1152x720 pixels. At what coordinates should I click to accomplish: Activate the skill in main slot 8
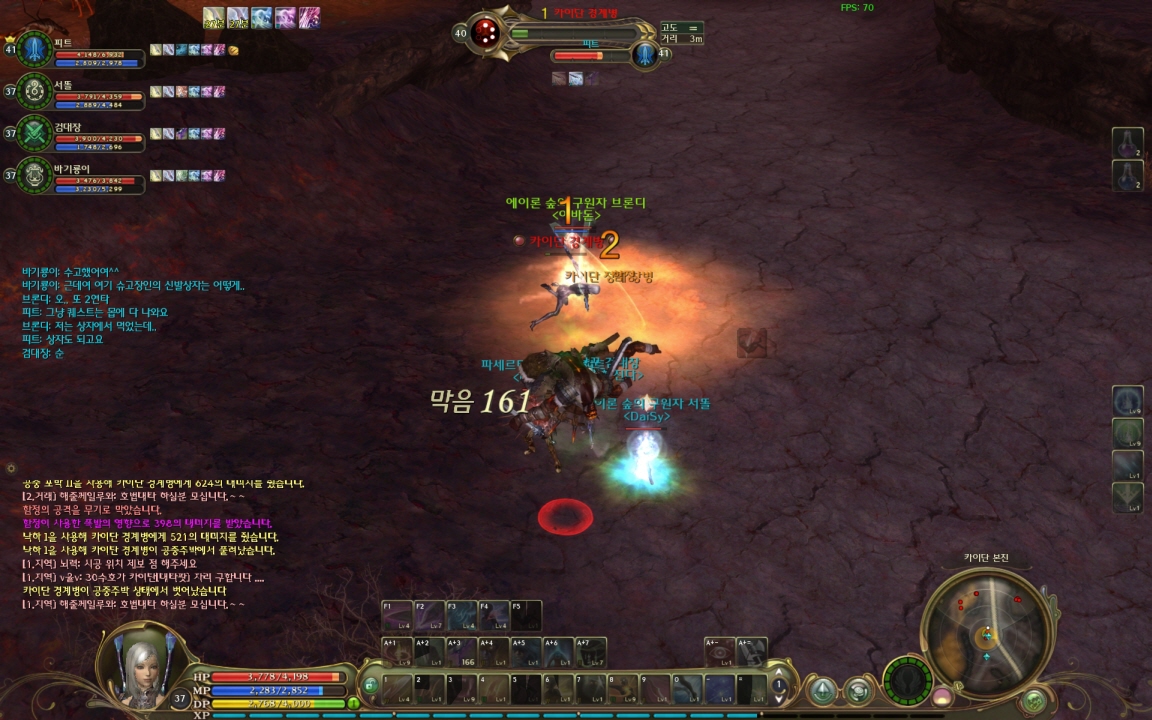623,689
